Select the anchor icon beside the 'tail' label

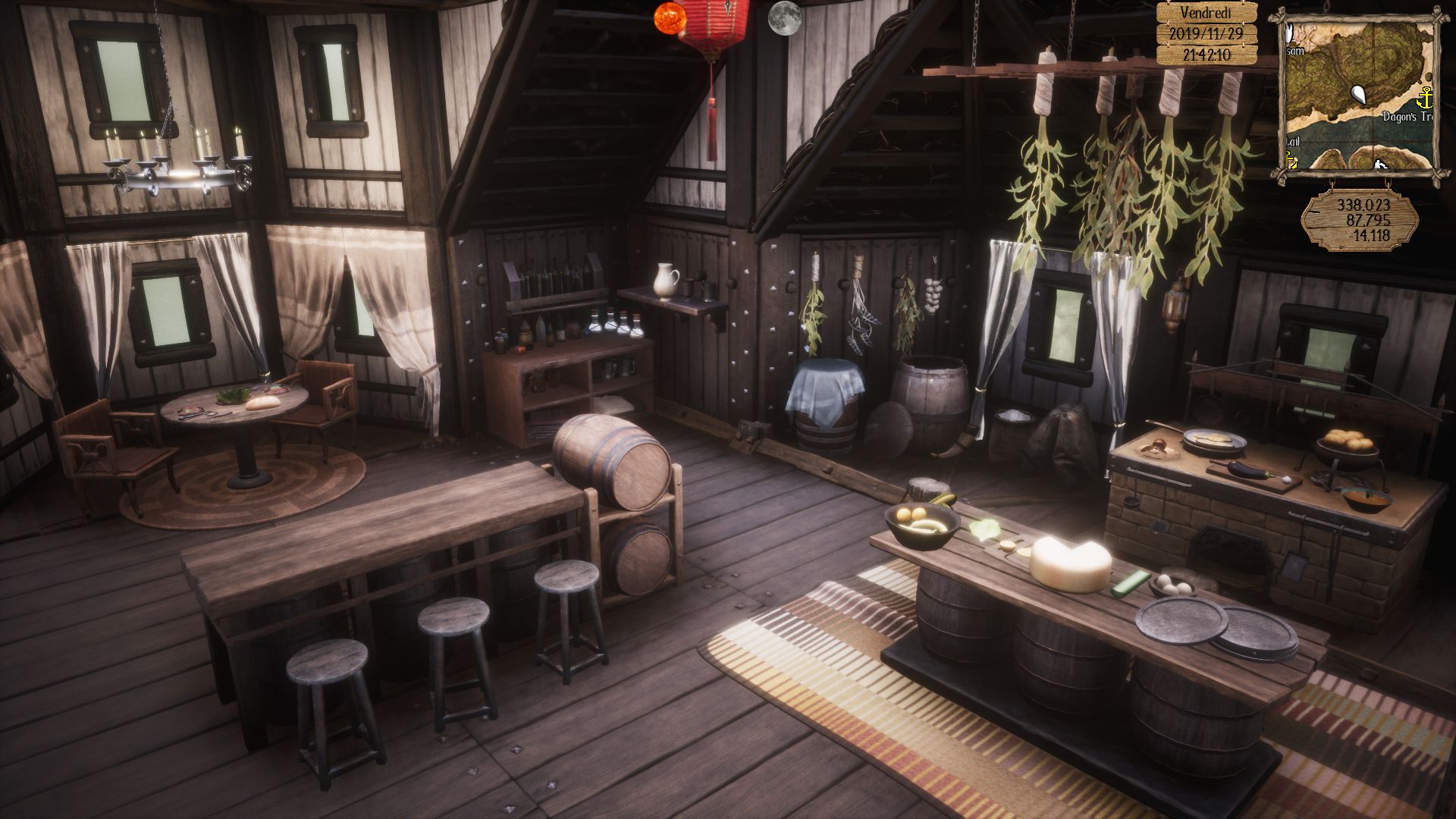(1290, 161)
